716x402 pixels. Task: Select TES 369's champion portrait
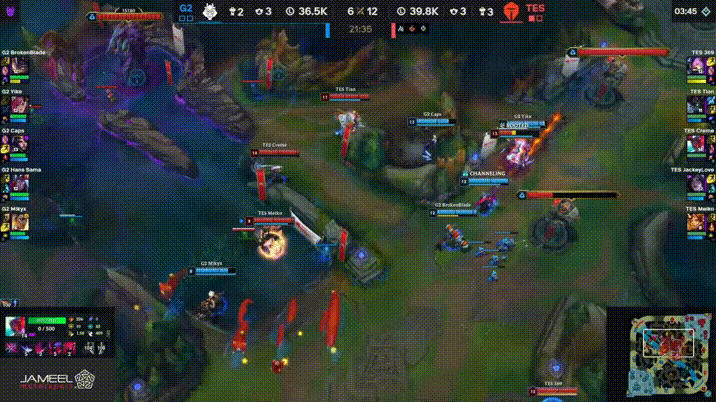tap(695, 66)
